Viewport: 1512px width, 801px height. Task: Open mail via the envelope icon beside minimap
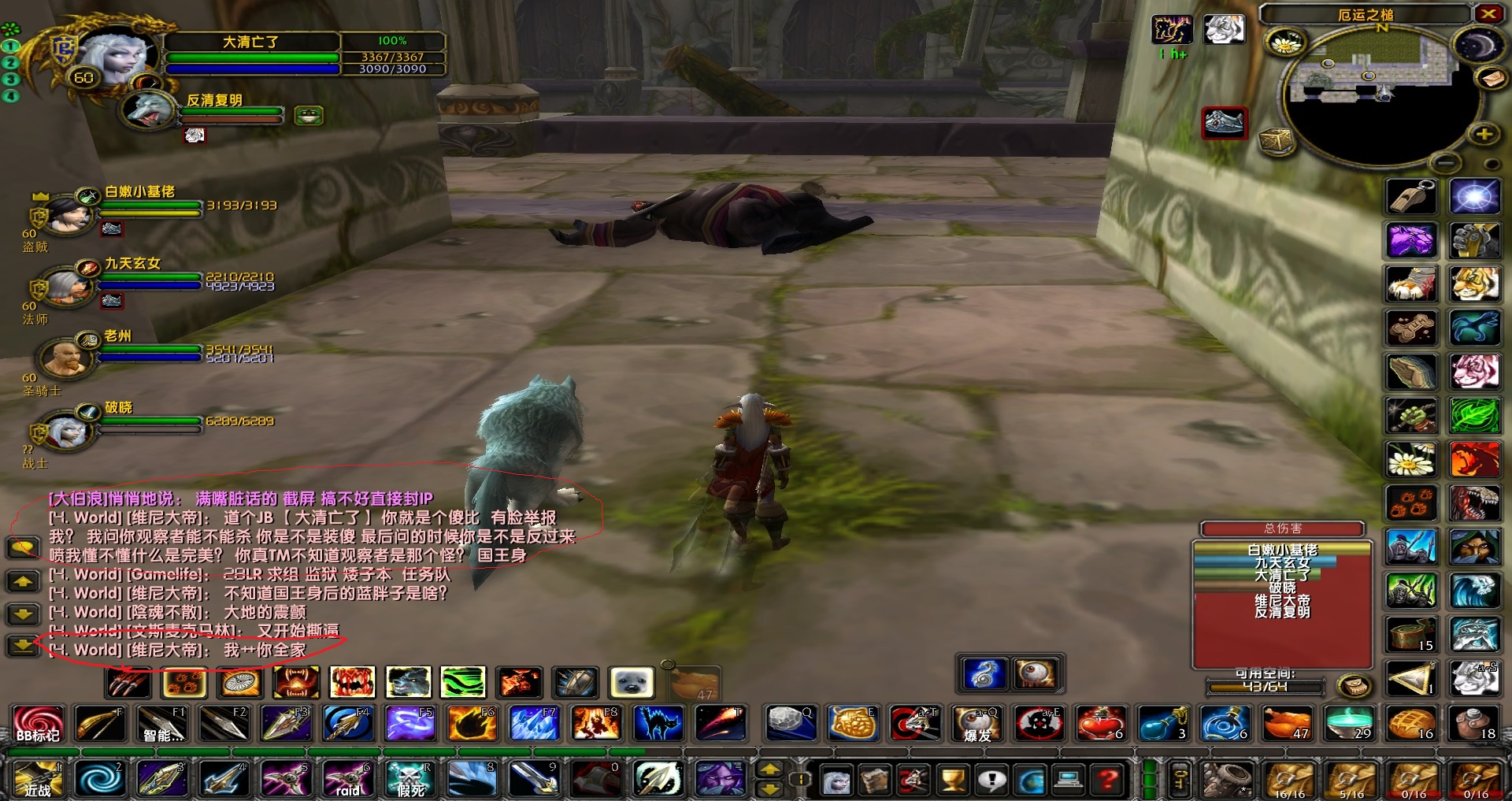click(x=1492, y=80)
